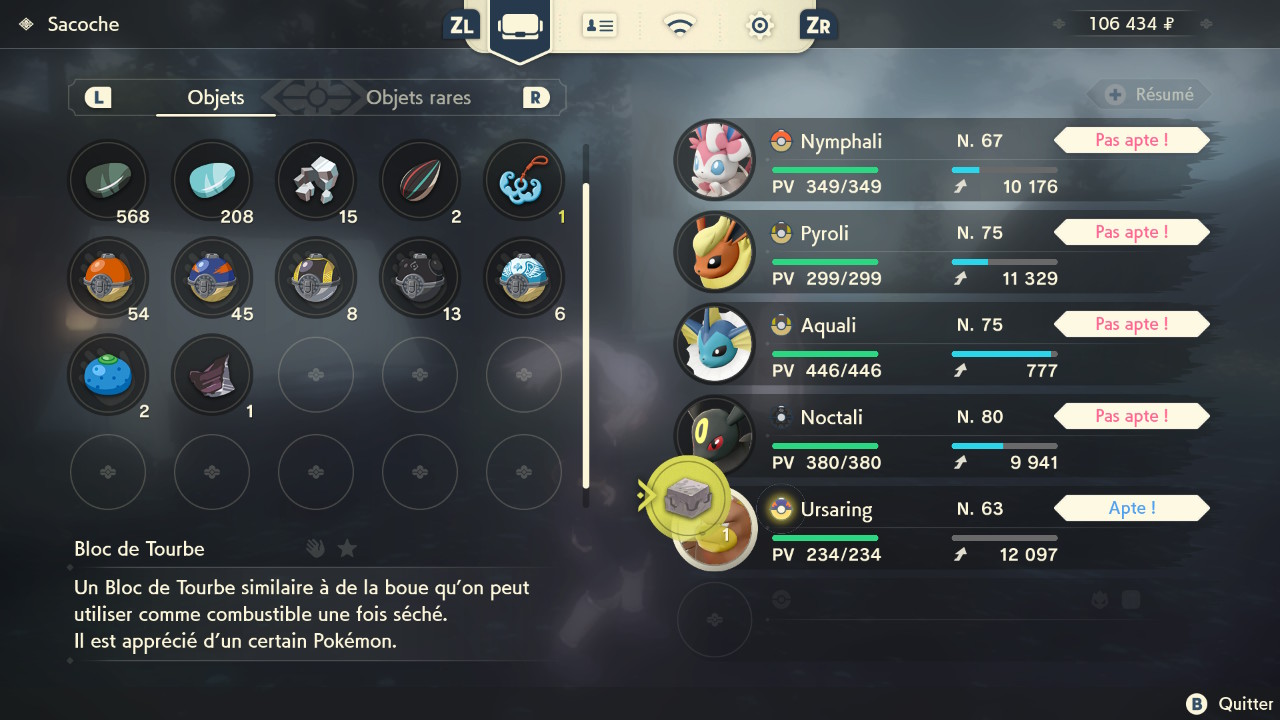Select the Objets tab
This screenshot has width=1280, height=720.
click(x=216, y=98)
